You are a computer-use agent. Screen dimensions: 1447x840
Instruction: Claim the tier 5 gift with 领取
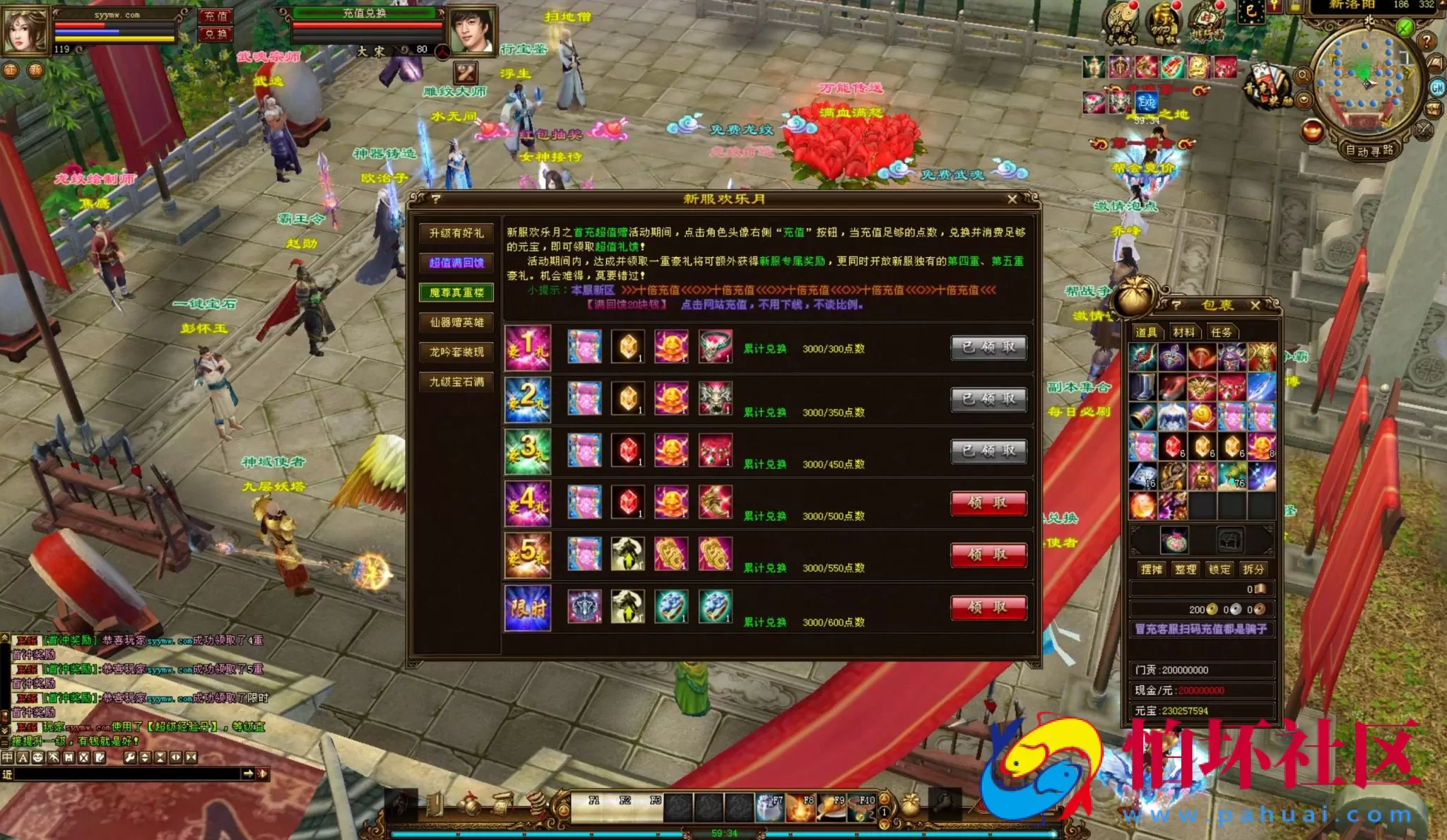988,555
